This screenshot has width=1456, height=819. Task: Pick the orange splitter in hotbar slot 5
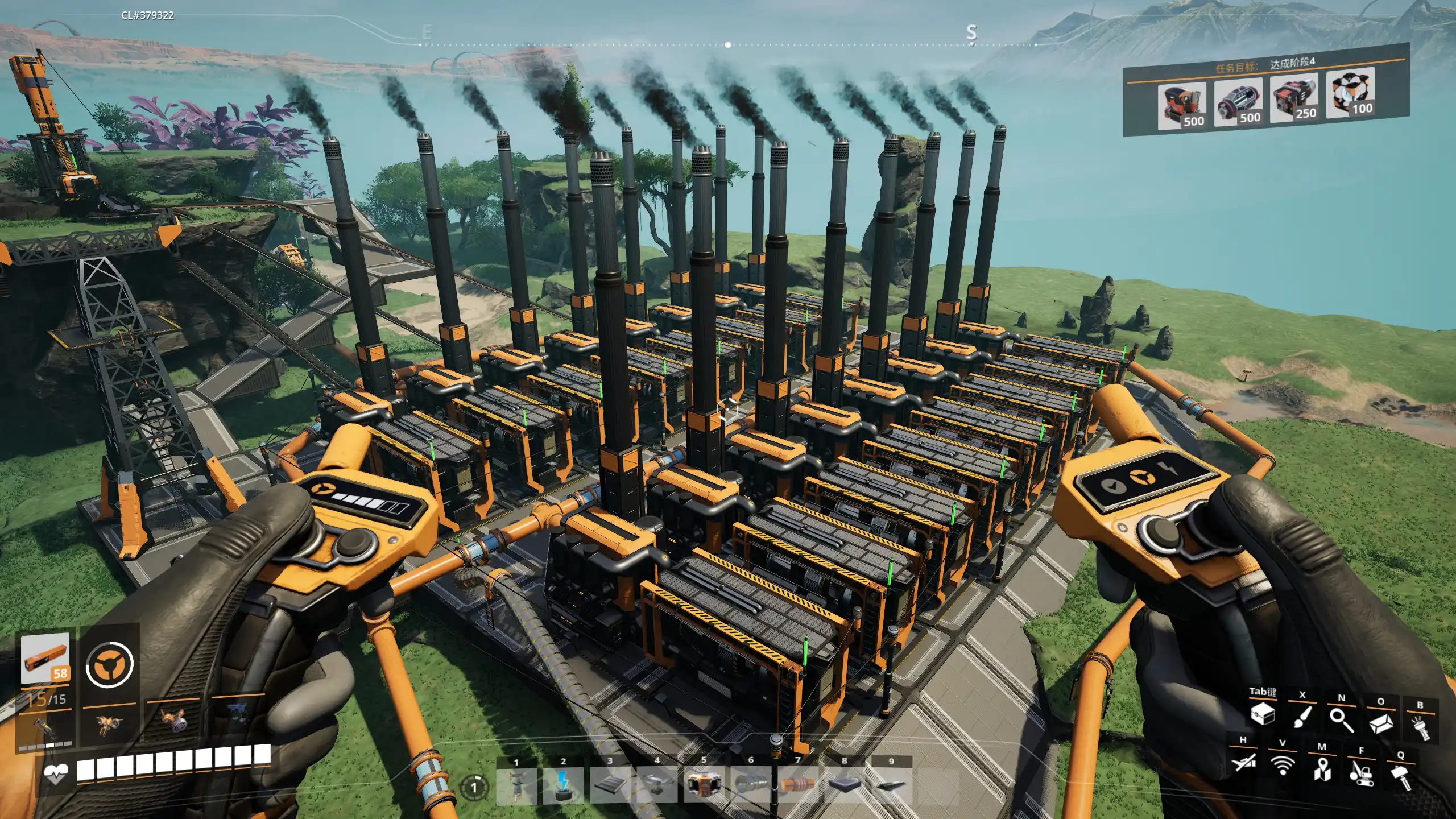point(704,786)
